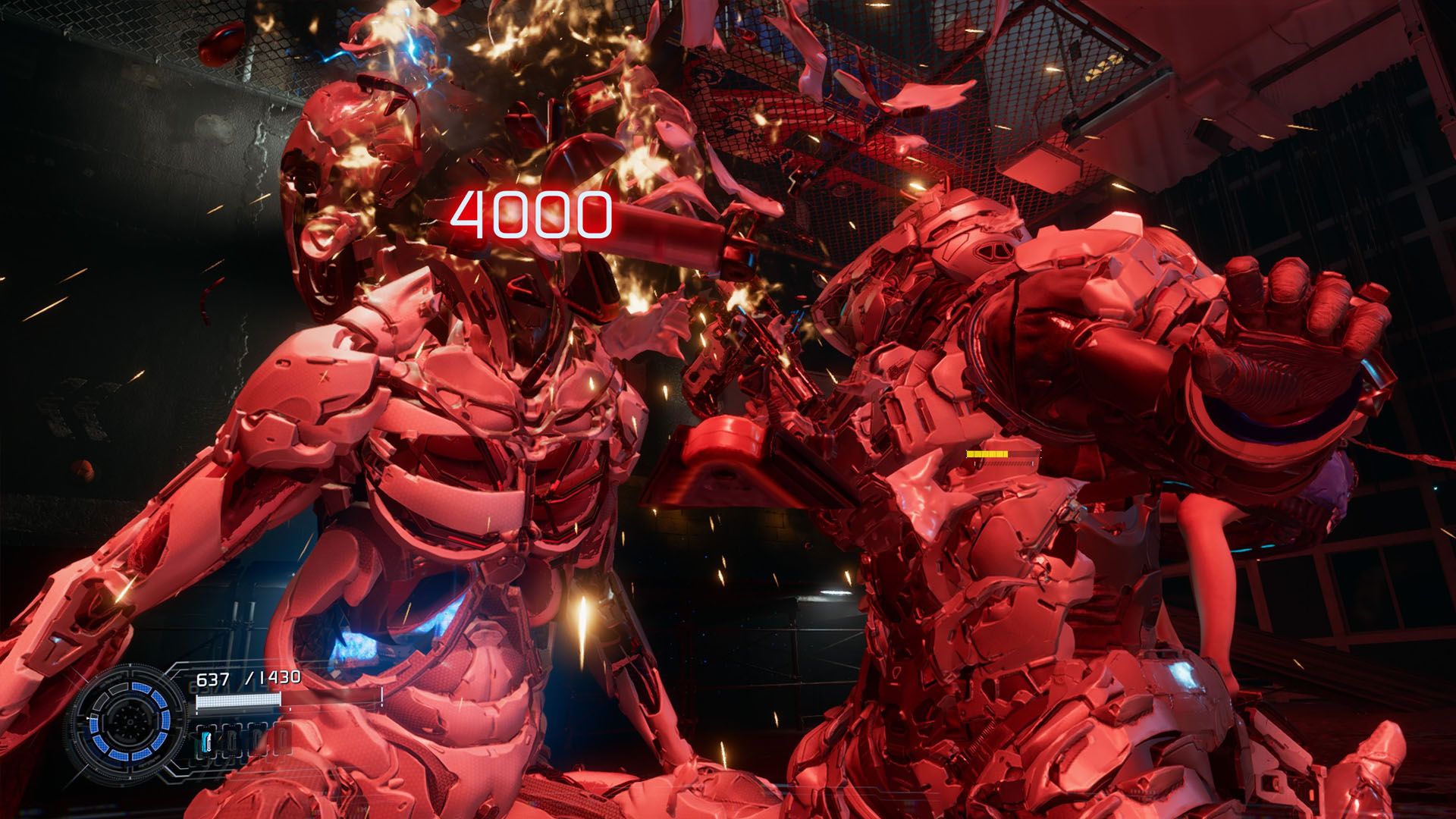Click the white arrow marker on the gauge
Viewport: 1456px width, 819px height.
click(88, 718)
